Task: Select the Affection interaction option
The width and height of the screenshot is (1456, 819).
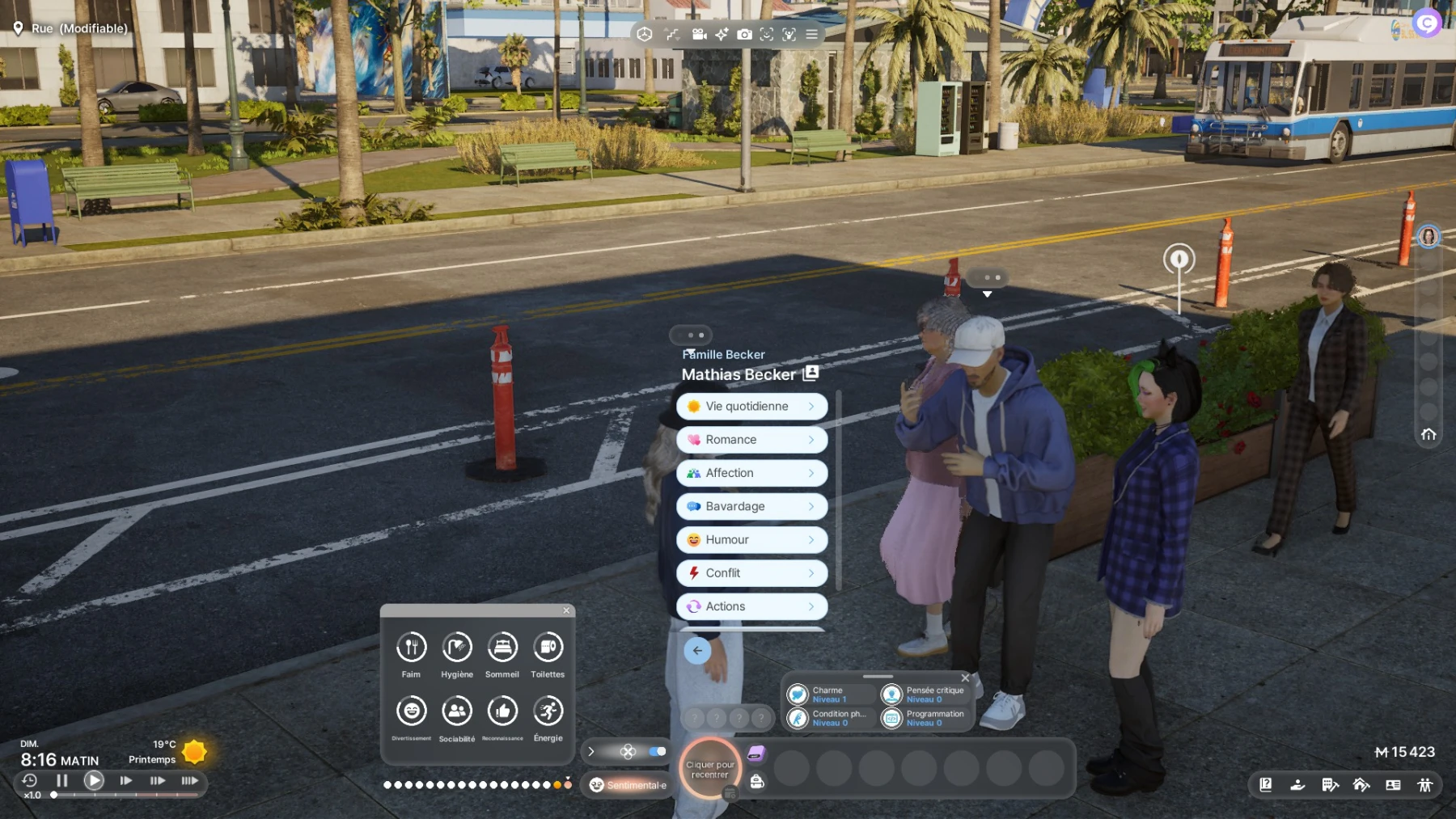Action: point(751,473)
